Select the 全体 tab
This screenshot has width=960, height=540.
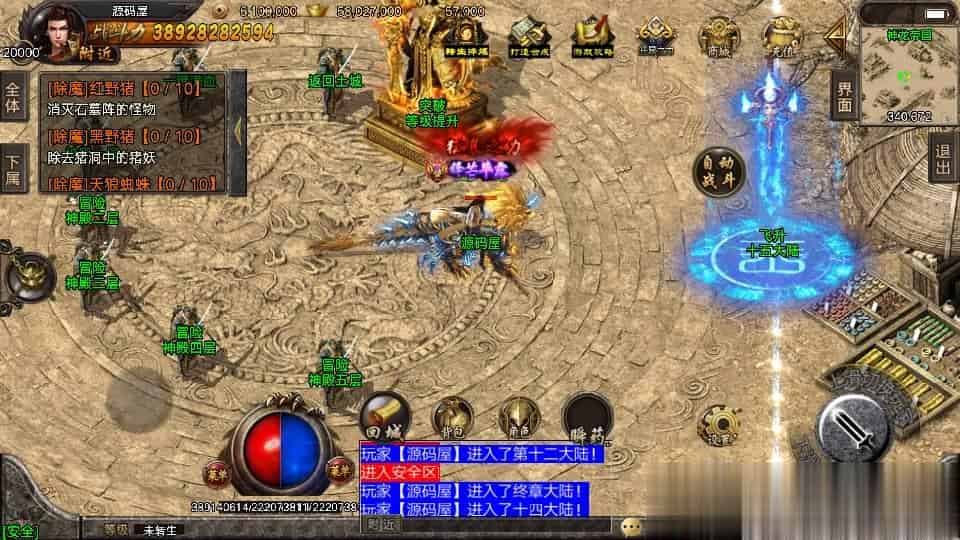13,95
